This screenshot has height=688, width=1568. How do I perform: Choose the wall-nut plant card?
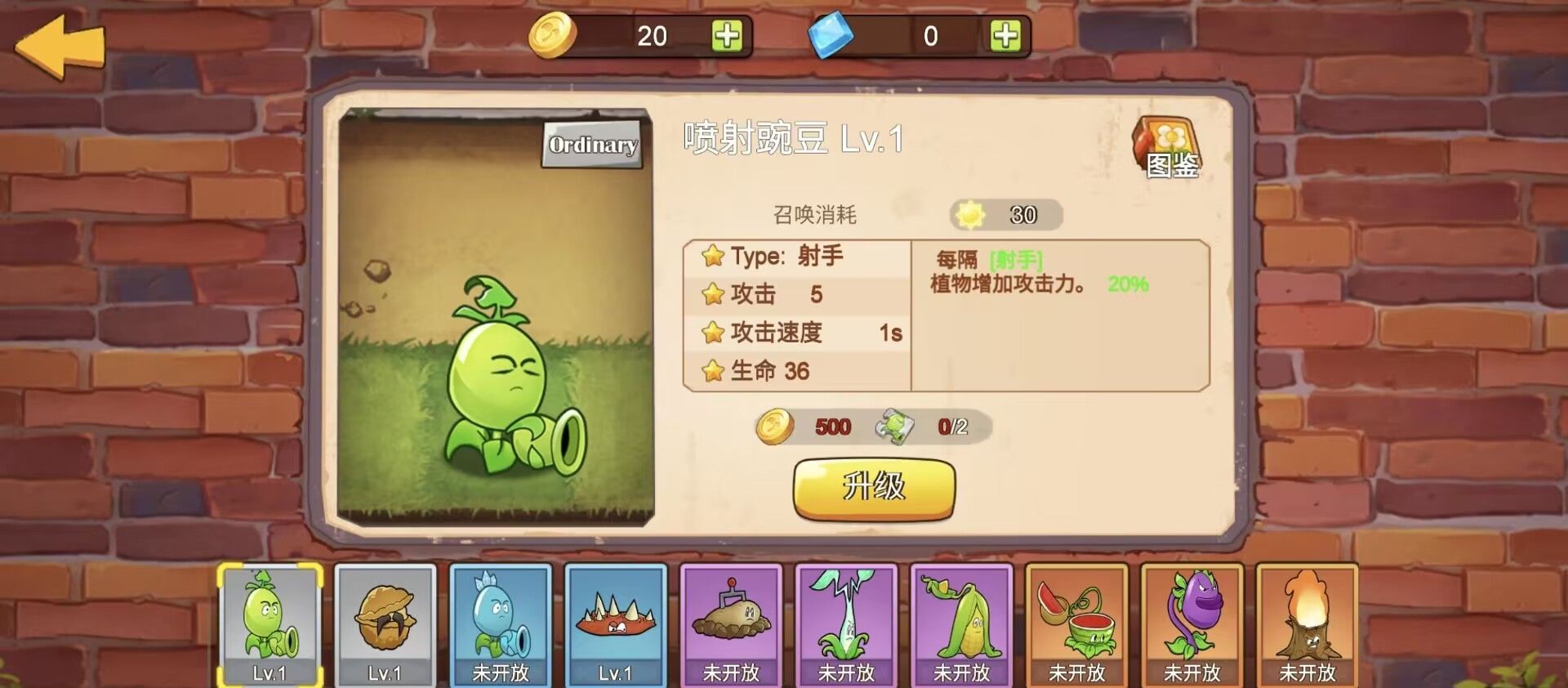click(x=385, y=625)
